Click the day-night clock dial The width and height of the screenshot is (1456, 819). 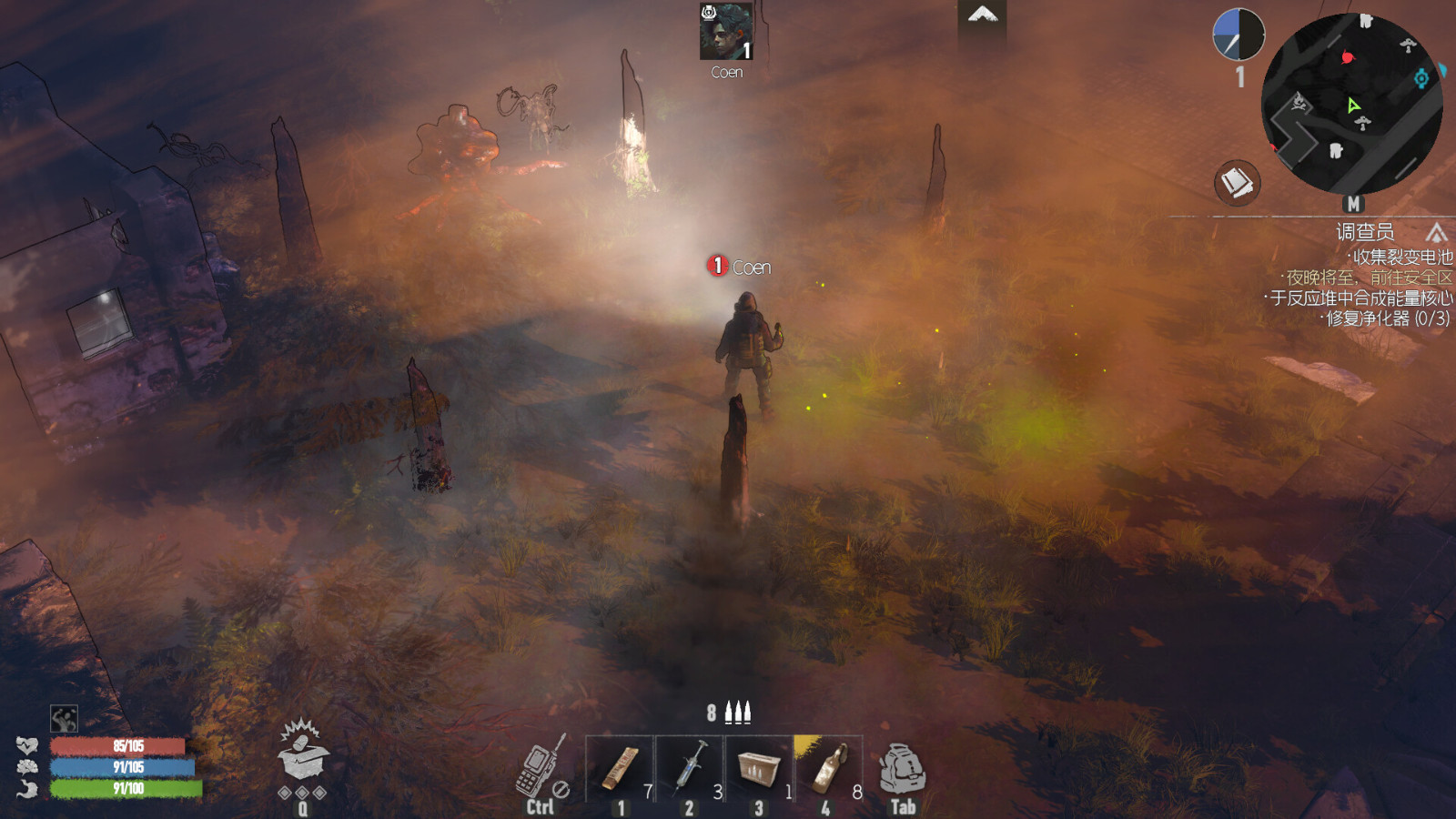pos(1238,35)
